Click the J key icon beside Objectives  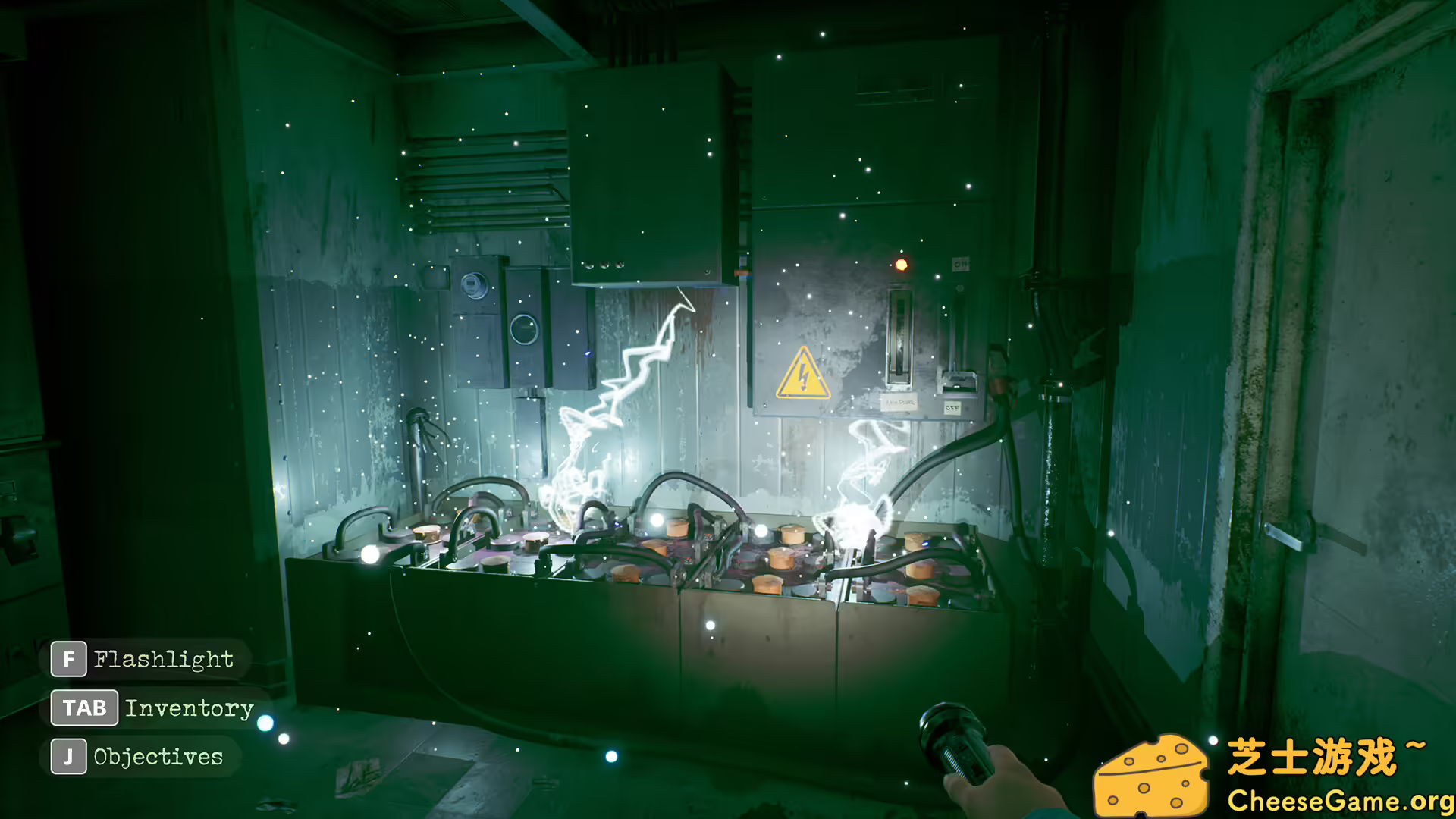[68, 756]
